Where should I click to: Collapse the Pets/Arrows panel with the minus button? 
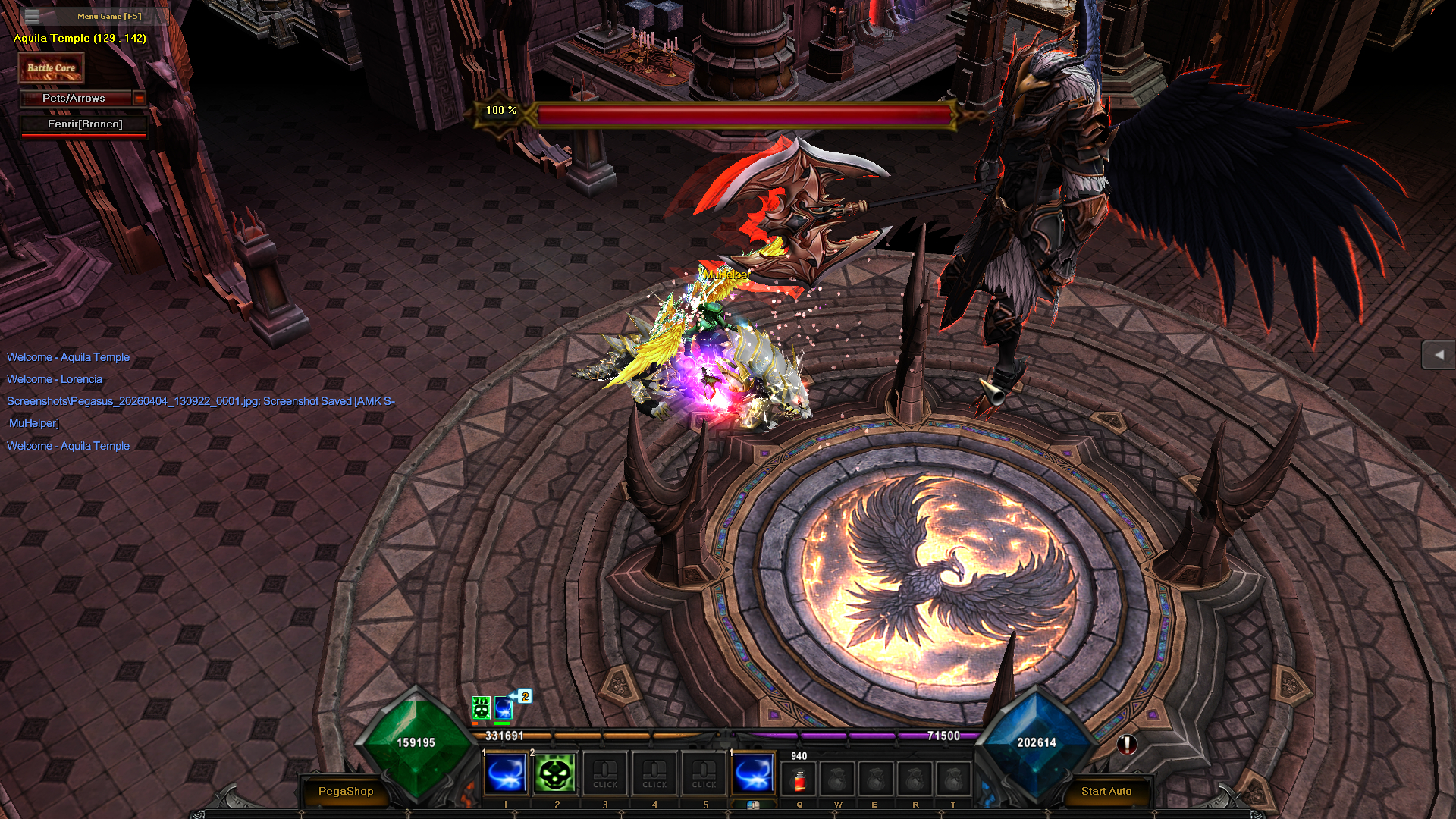(139, 99)
